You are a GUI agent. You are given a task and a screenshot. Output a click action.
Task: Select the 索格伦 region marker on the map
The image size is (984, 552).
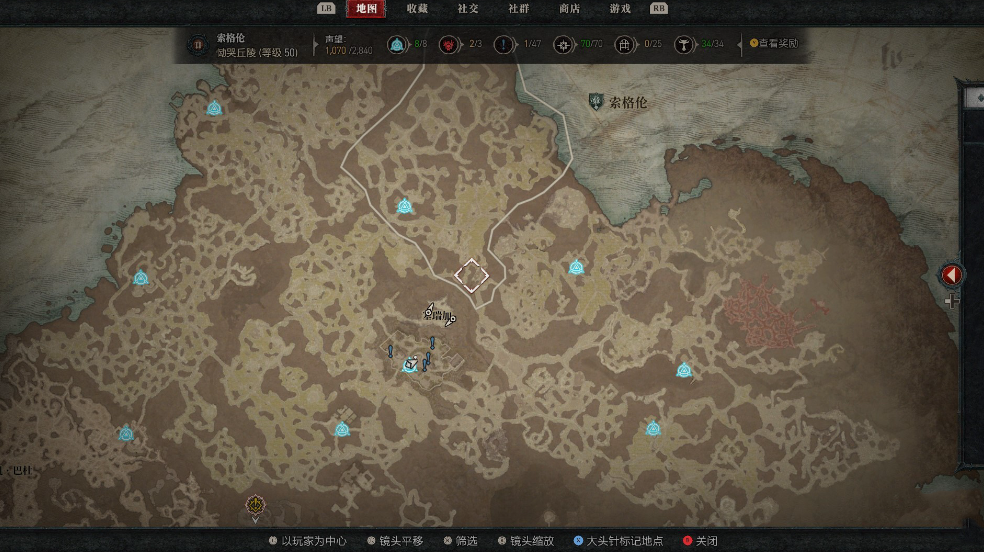pos(597,102)
